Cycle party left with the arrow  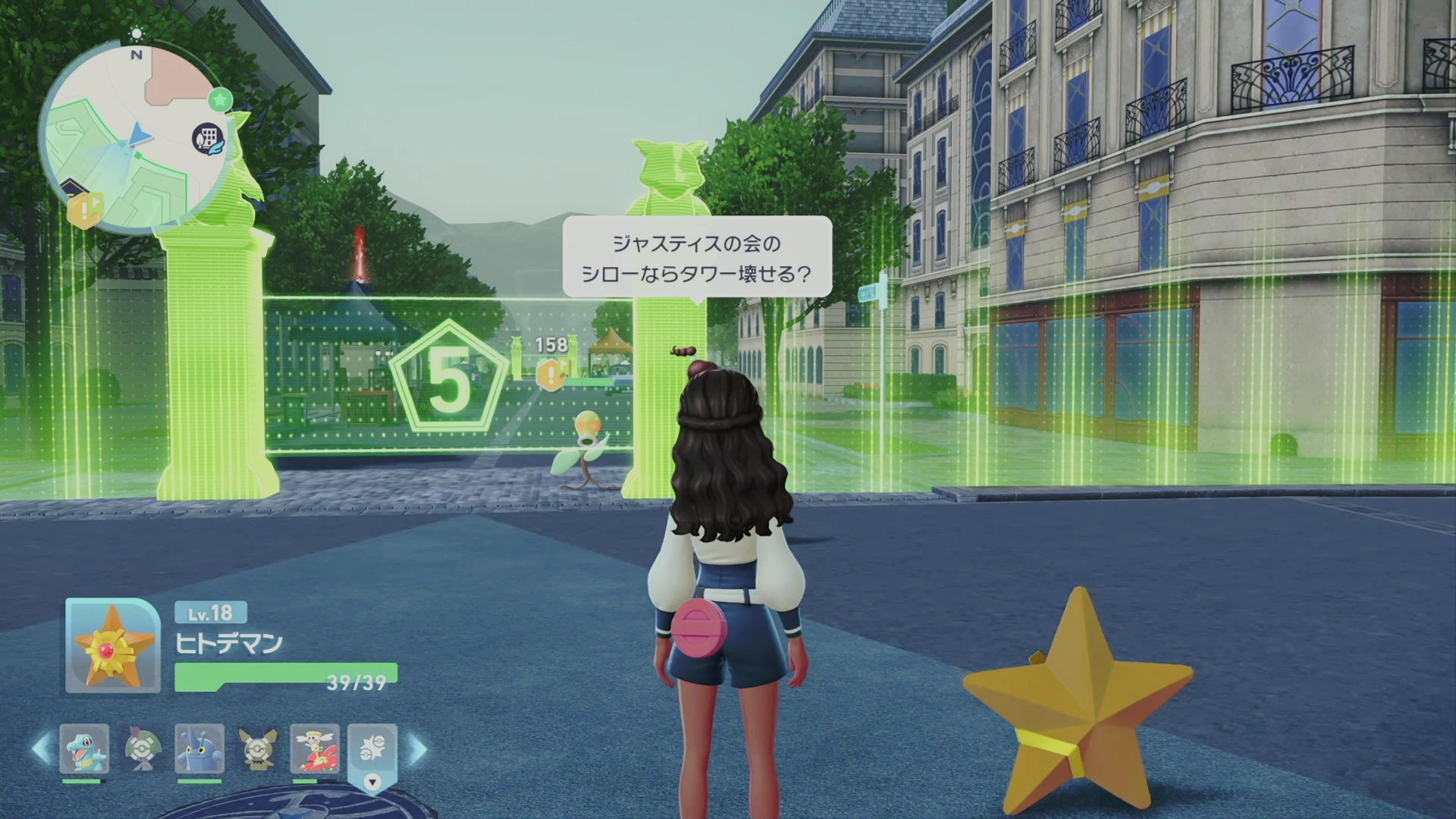pos(41,748)
